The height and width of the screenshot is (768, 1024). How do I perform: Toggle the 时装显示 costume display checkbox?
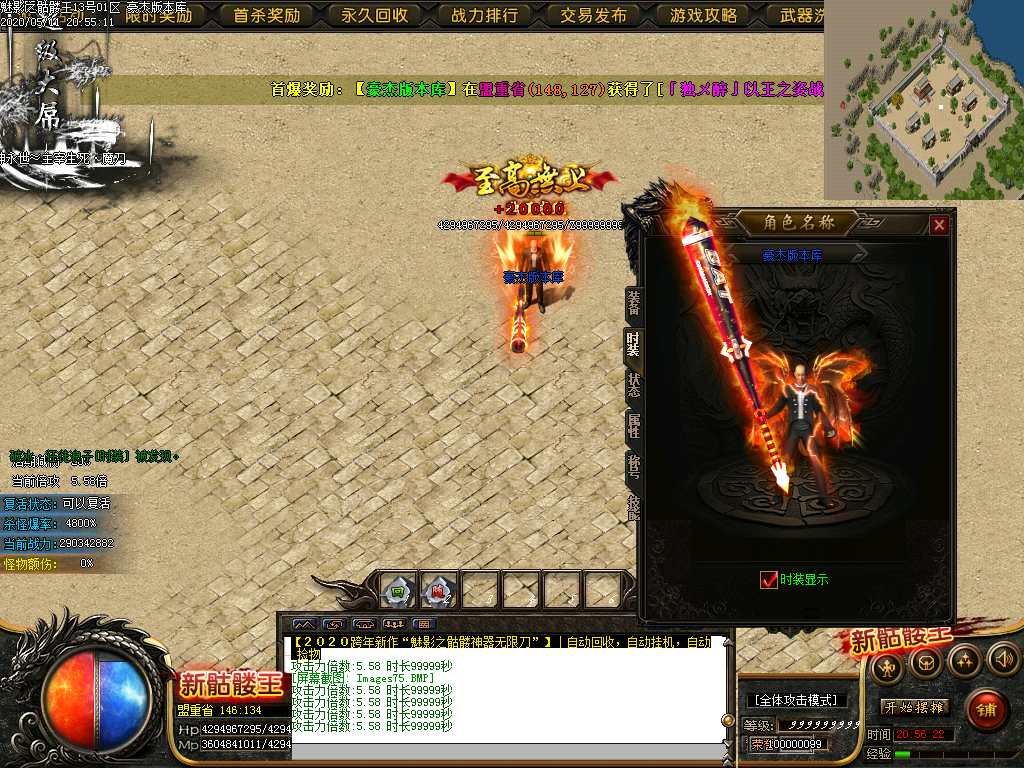coord(769,580)
